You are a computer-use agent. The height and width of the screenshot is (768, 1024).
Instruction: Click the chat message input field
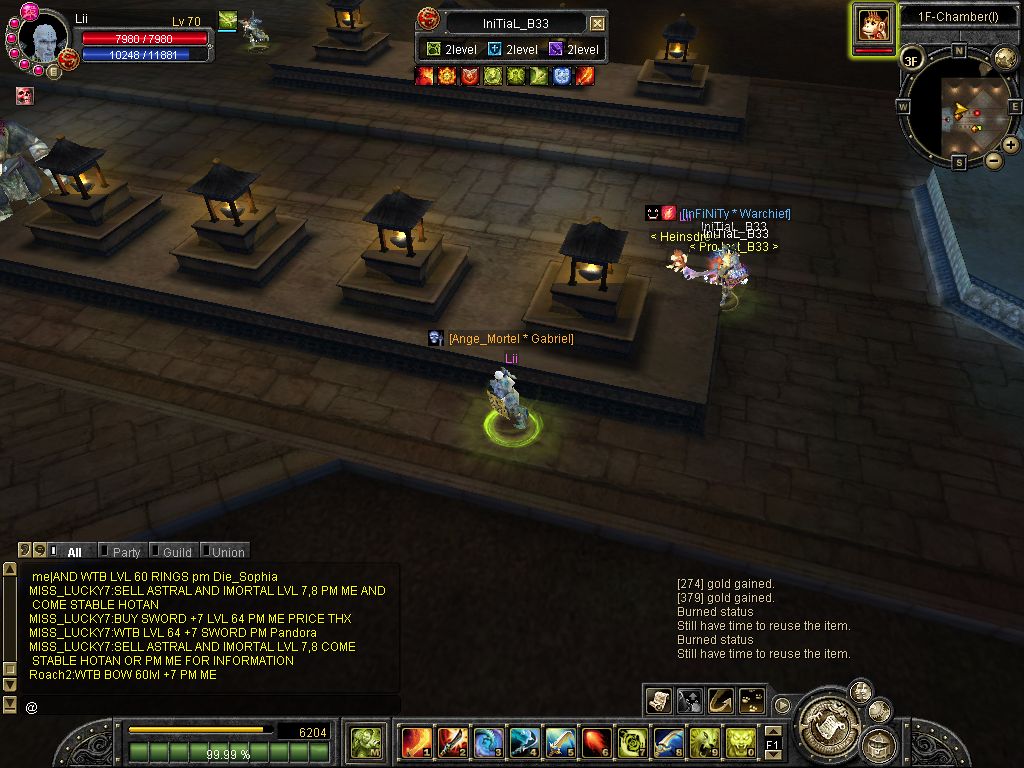[210, 707]
